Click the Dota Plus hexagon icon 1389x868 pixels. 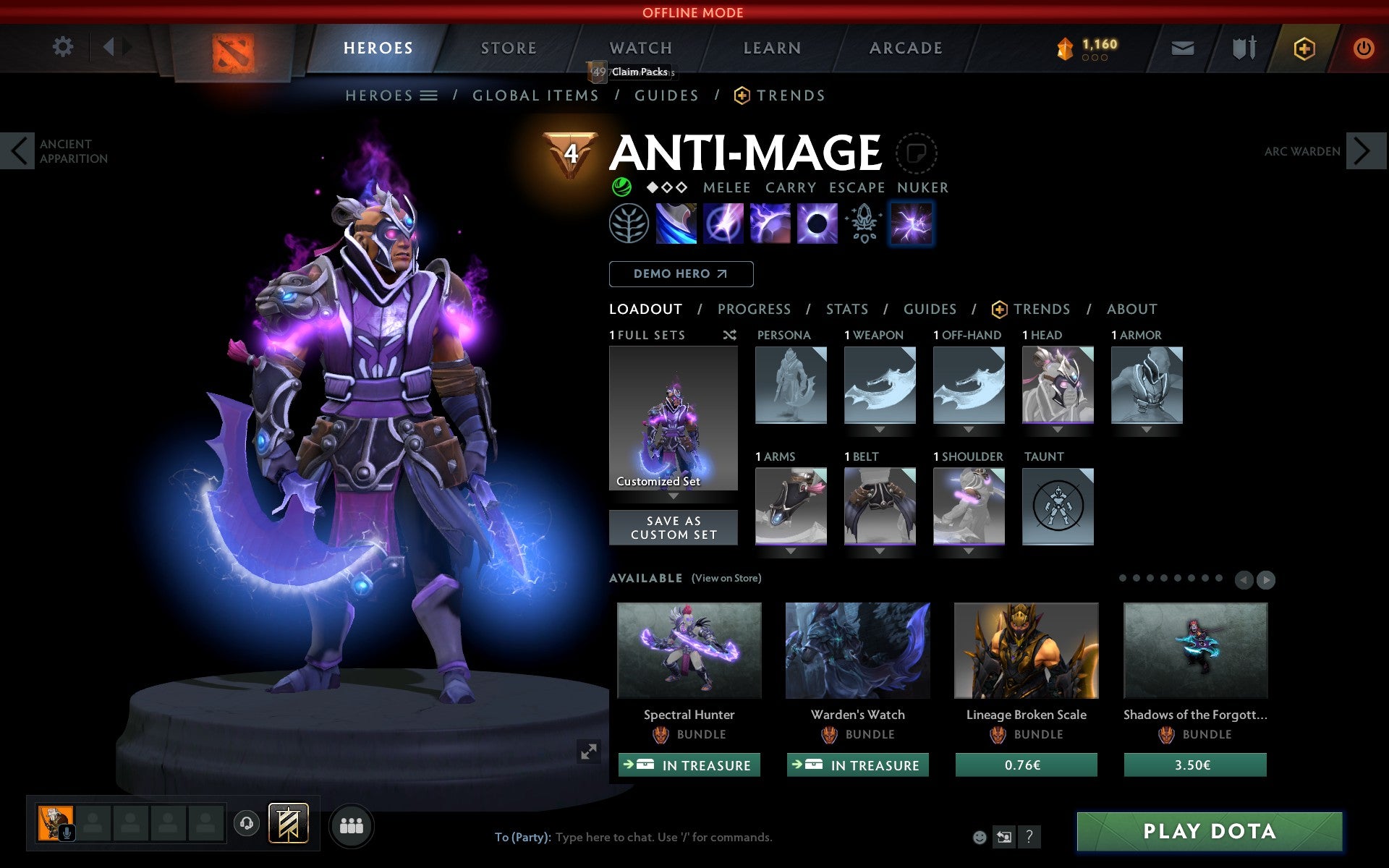click(1304, 48)
